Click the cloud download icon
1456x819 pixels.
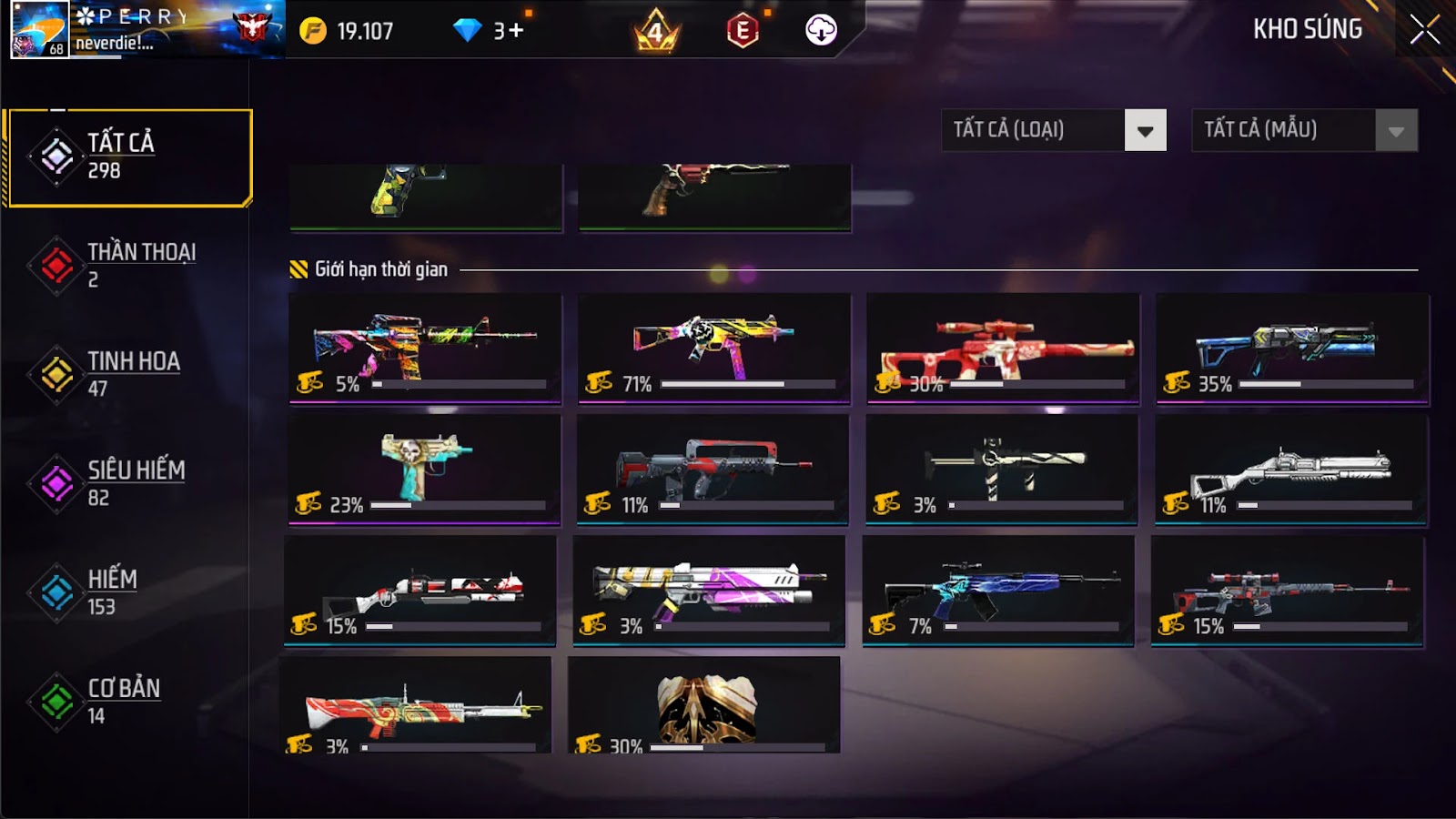pyautogui.click(x=821, y=30)
